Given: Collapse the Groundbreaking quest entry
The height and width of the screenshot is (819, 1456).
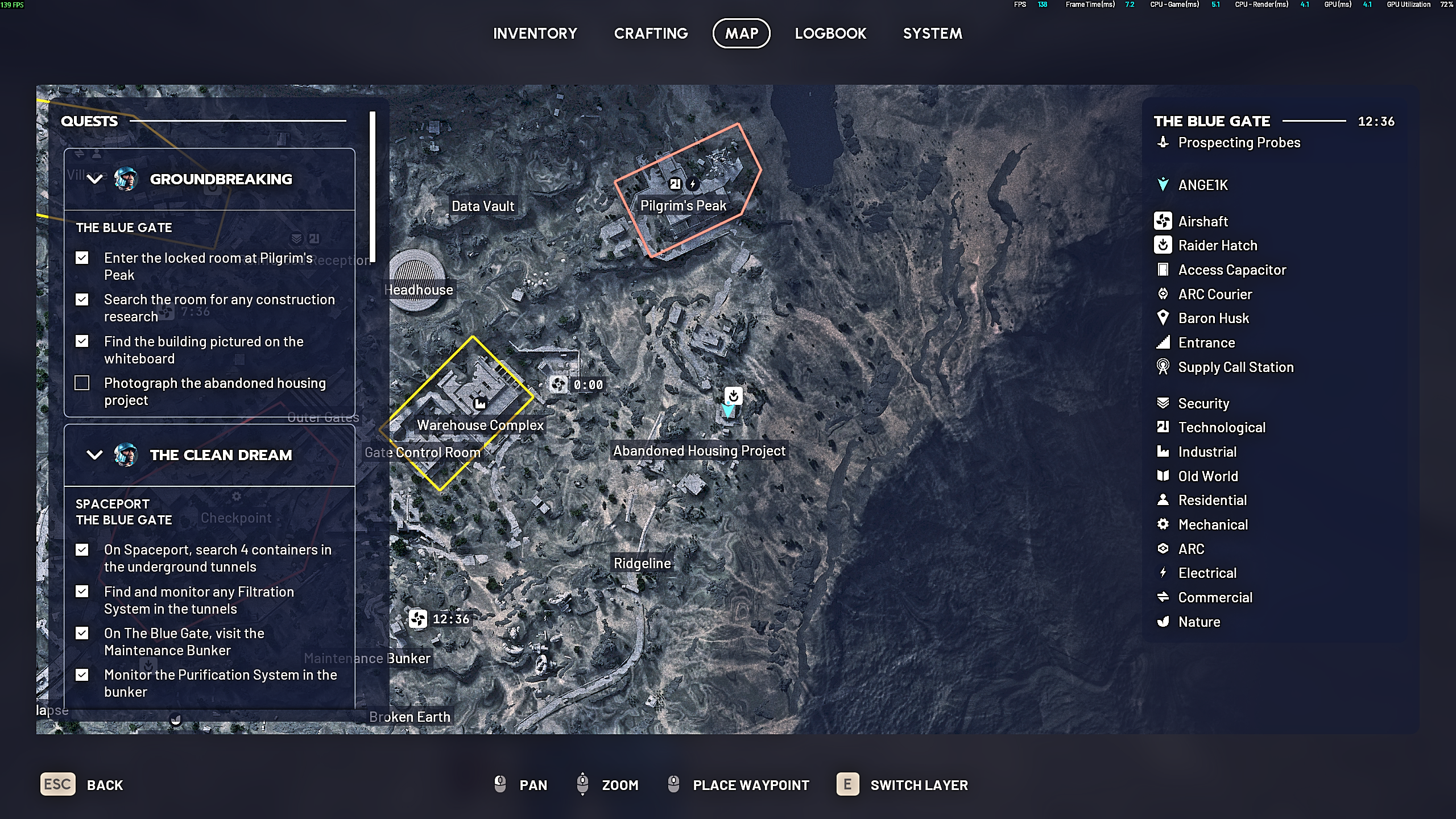Looking at the screenshot, I should (95, 179).
